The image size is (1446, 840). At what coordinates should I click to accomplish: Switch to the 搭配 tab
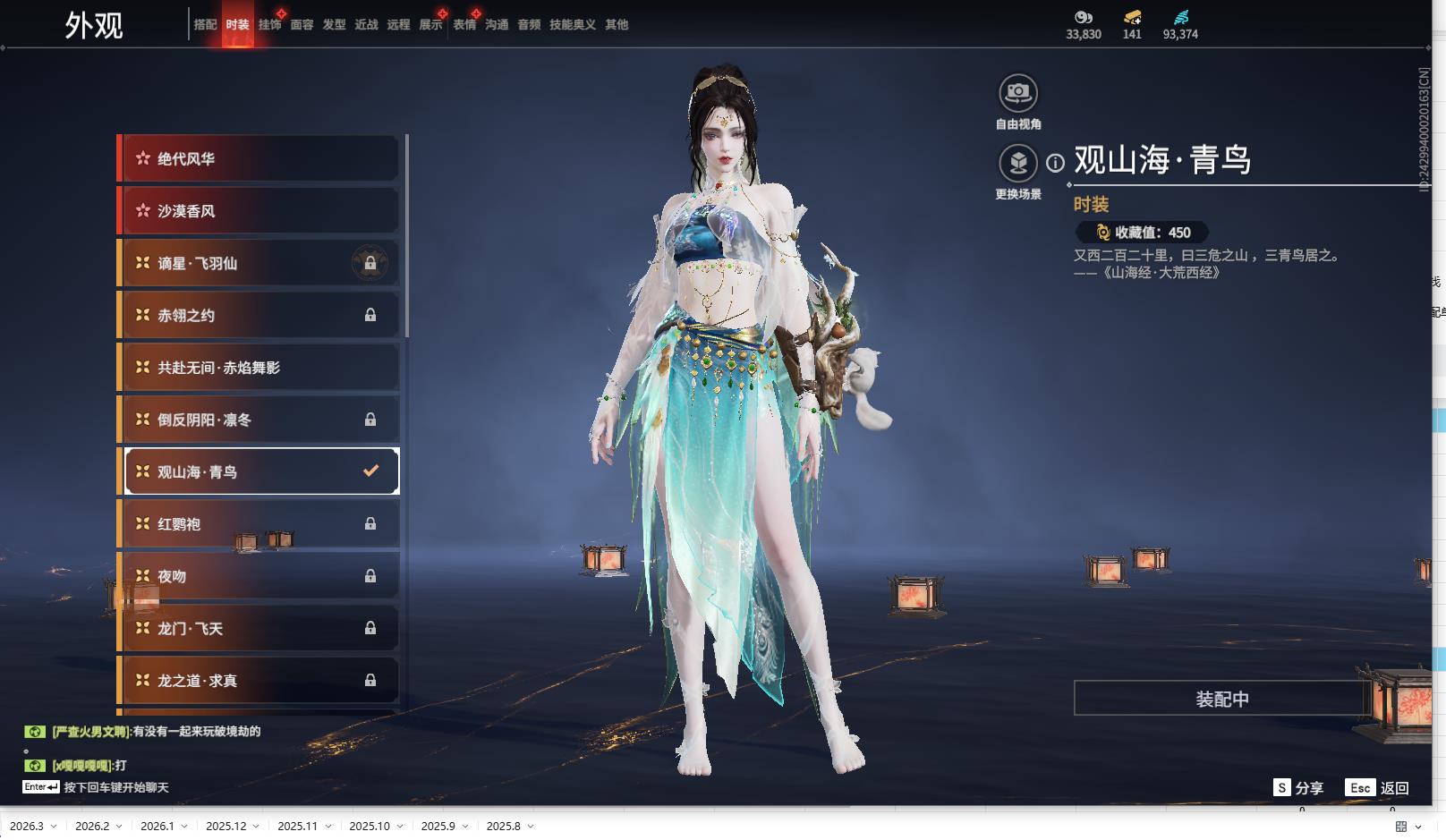205,25
